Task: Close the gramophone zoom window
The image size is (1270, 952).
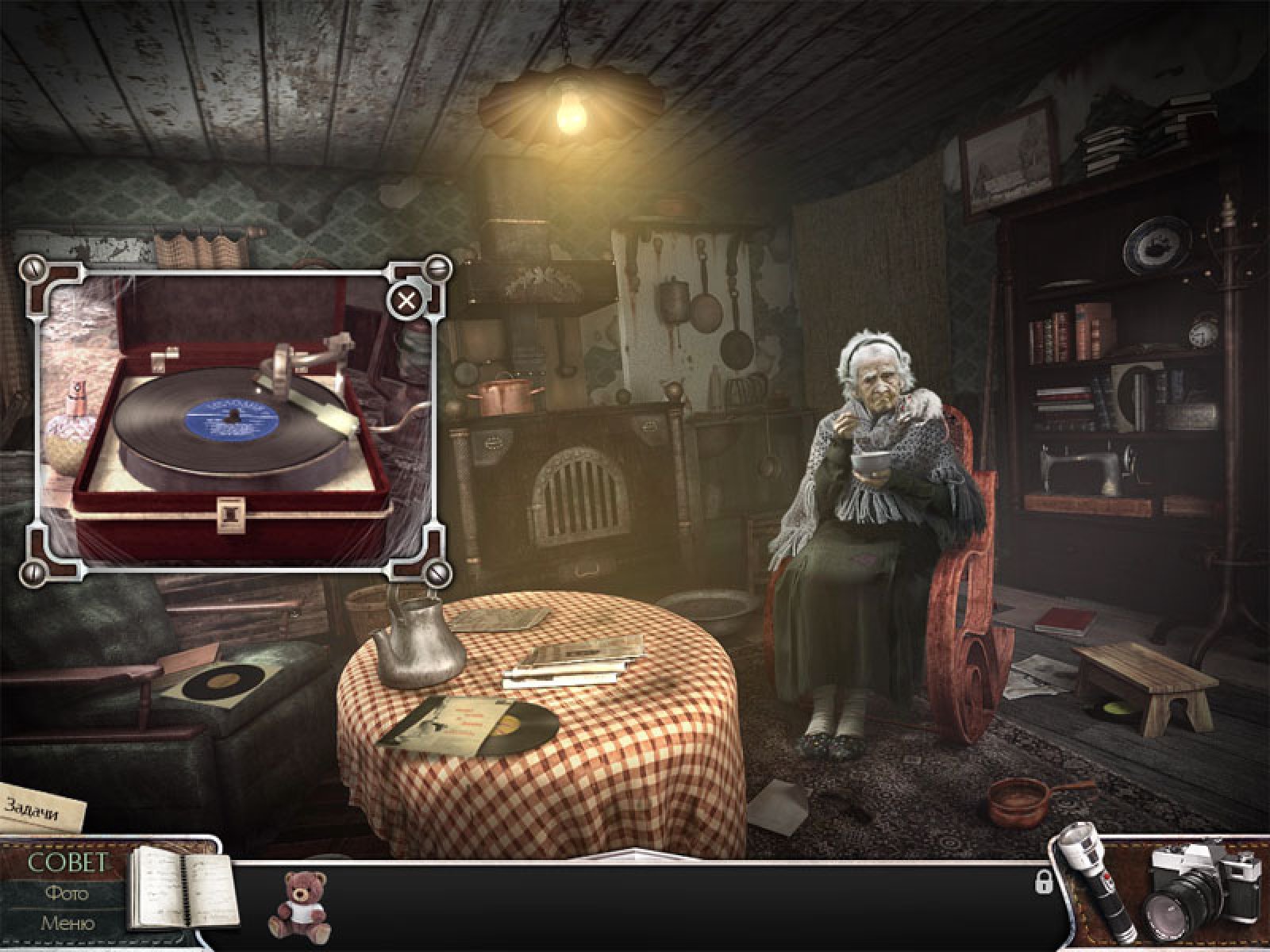Action: 406,301
